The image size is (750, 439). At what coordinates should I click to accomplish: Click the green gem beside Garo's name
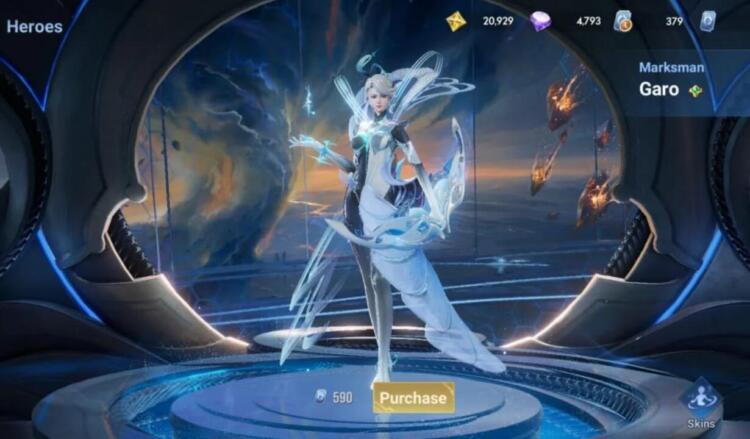tap(696, 91)
